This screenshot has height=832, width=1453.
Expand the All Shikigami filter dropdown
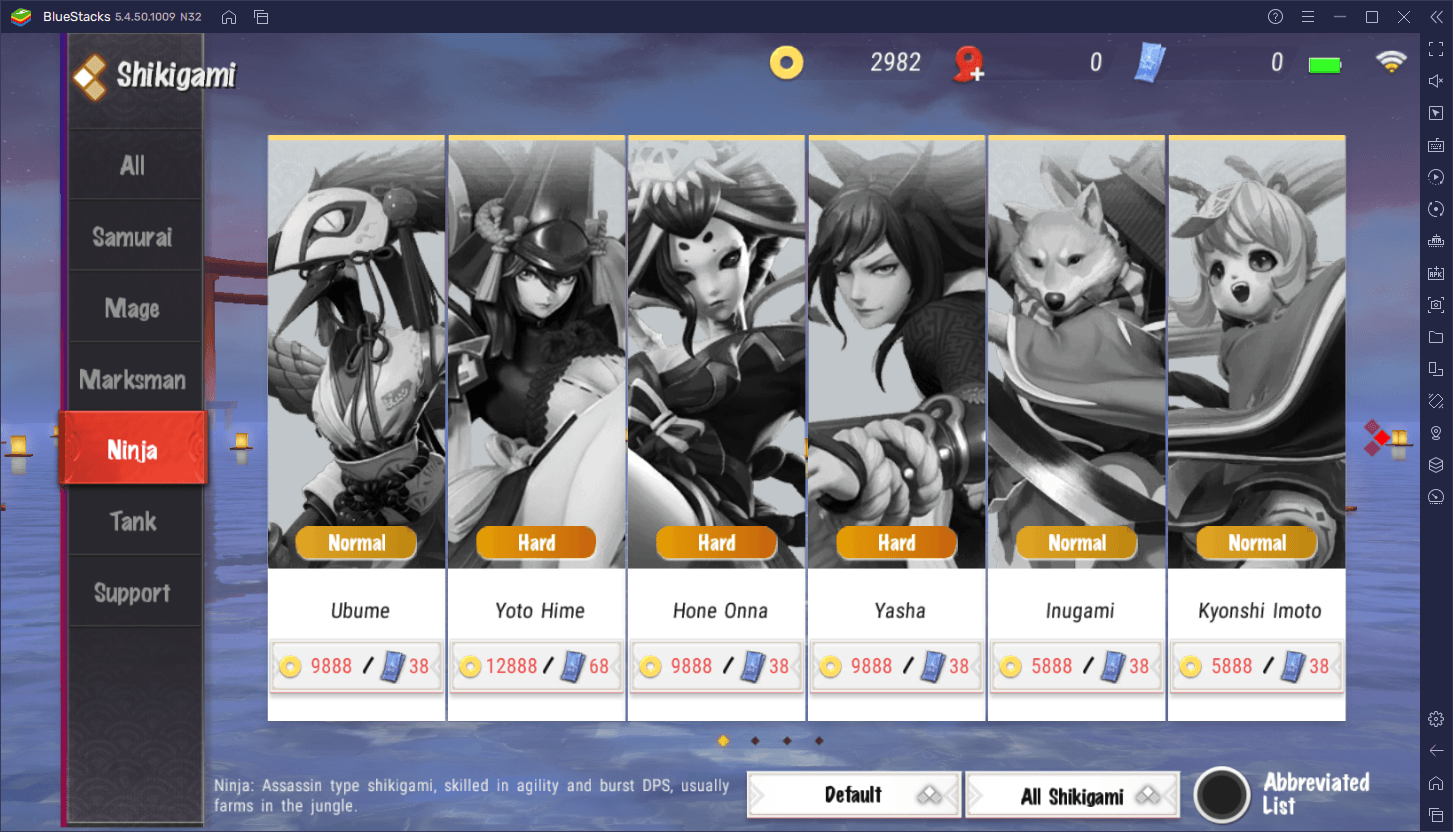1072,794
